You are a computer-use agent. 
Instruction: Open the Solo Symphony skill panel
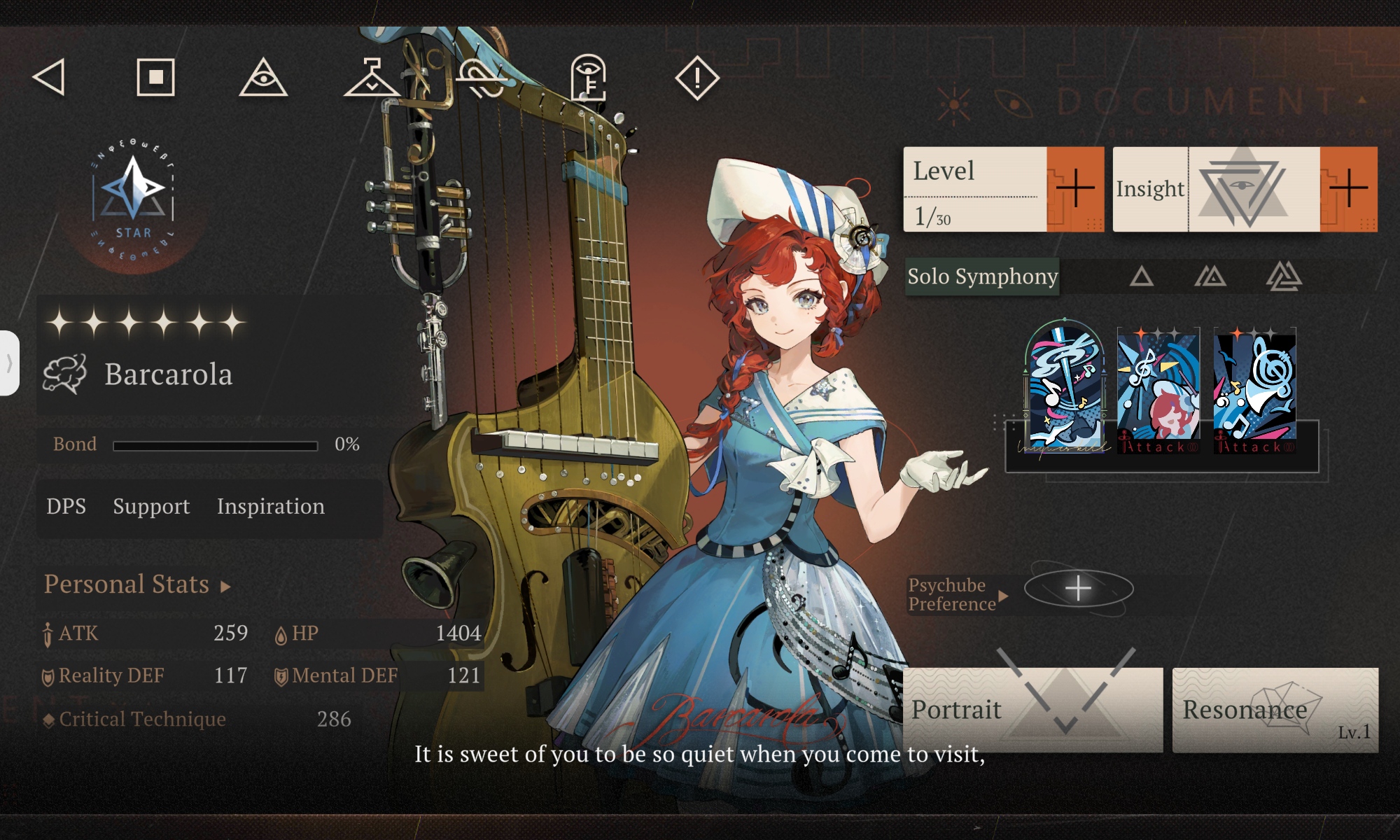pyautogui.click(x=982, y=276)
